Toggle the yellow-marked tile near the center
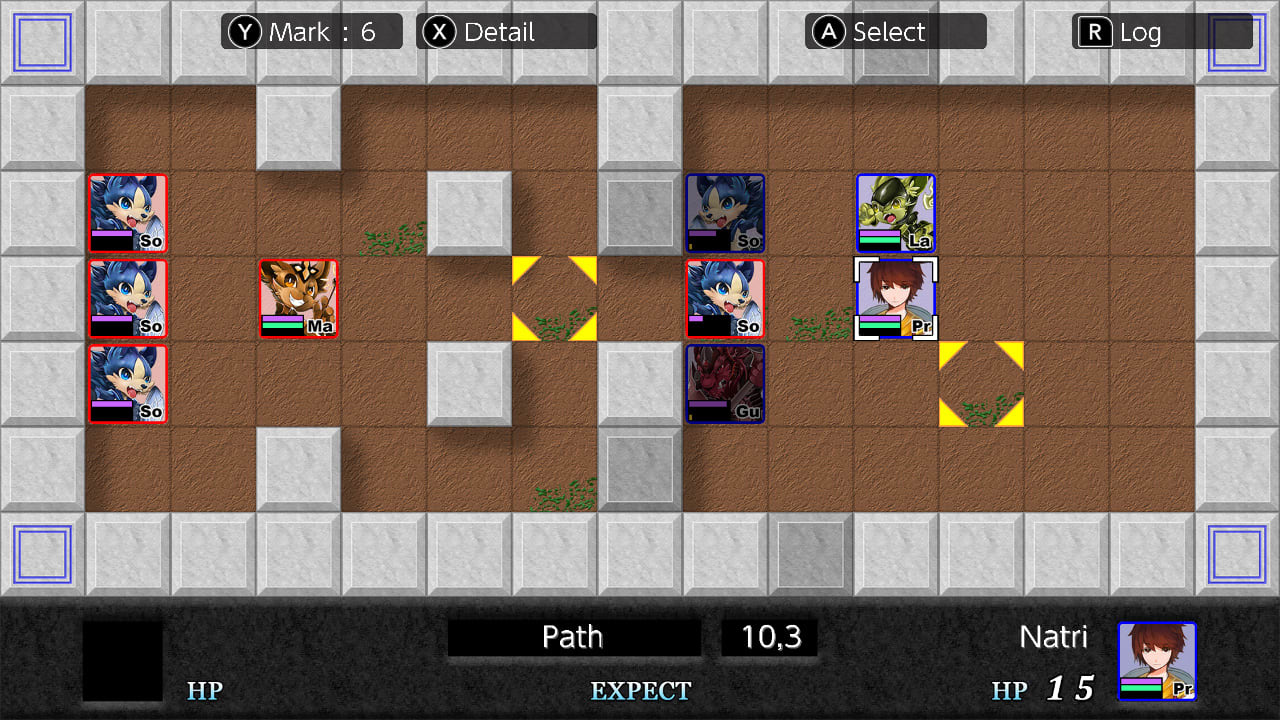This screenshot has height=720, width=1280. (x=554, y=298)
